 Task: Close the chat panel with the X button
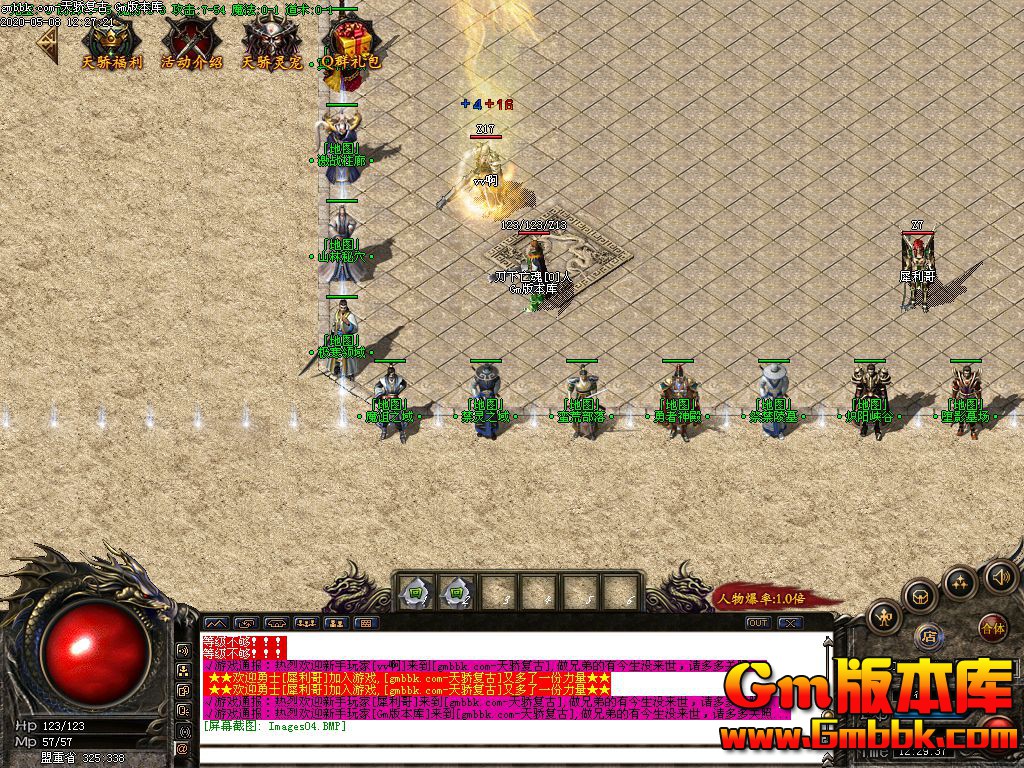790,623
